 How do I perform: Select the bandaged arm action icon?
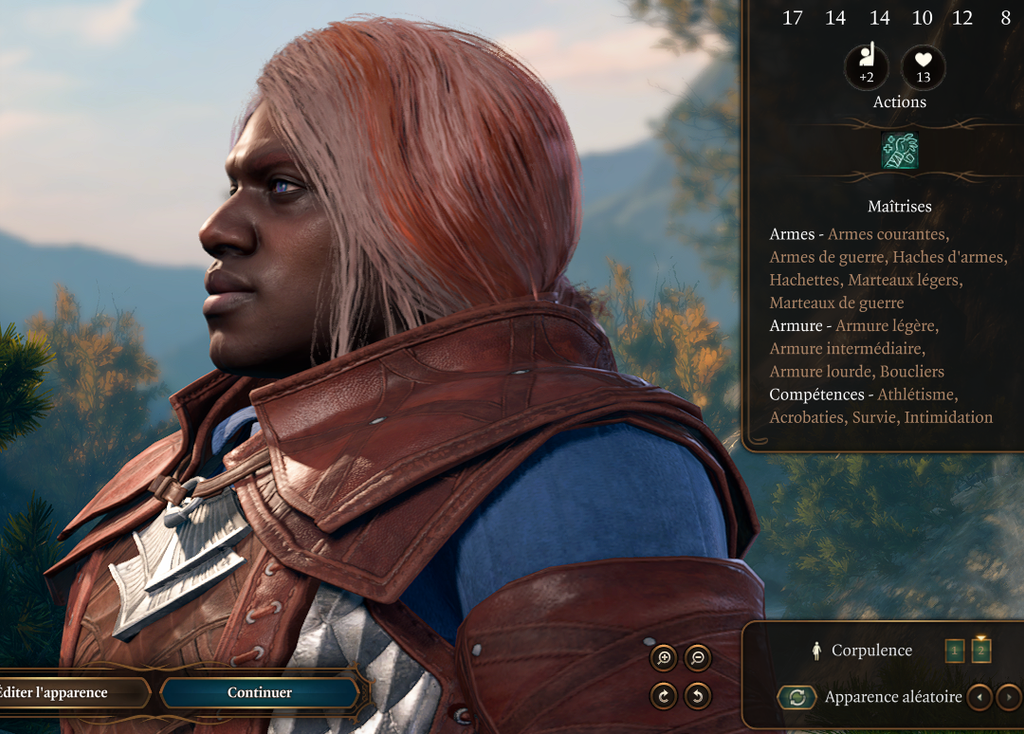pos(900,151)
